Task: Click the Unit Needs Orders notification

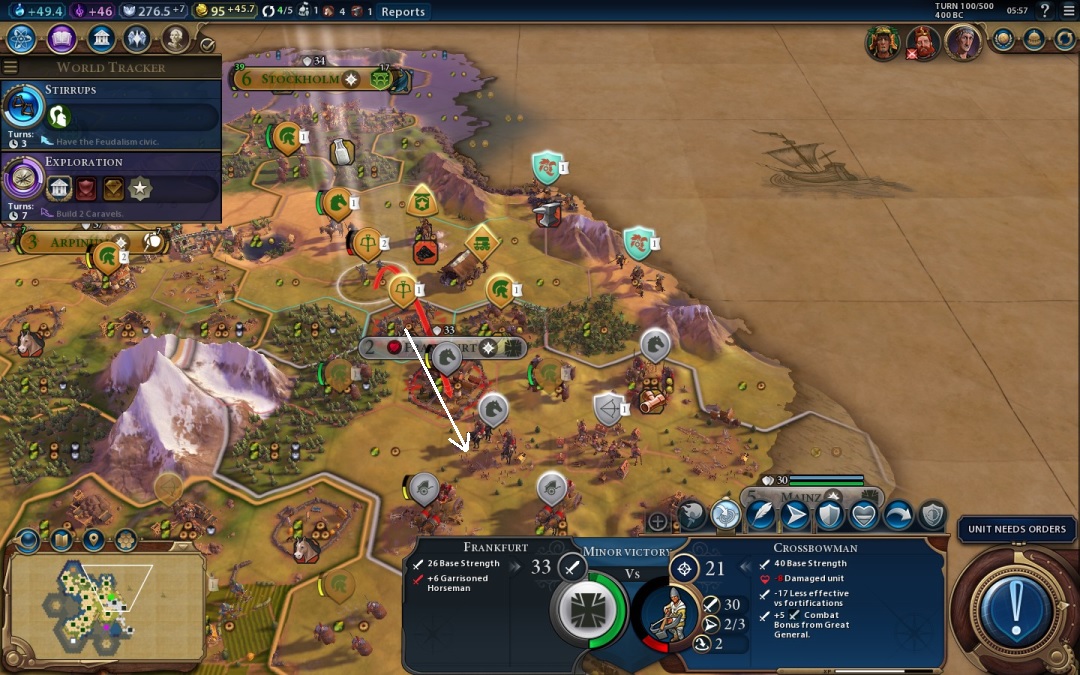Action: pyautogui.click(x=1017, y=529)
